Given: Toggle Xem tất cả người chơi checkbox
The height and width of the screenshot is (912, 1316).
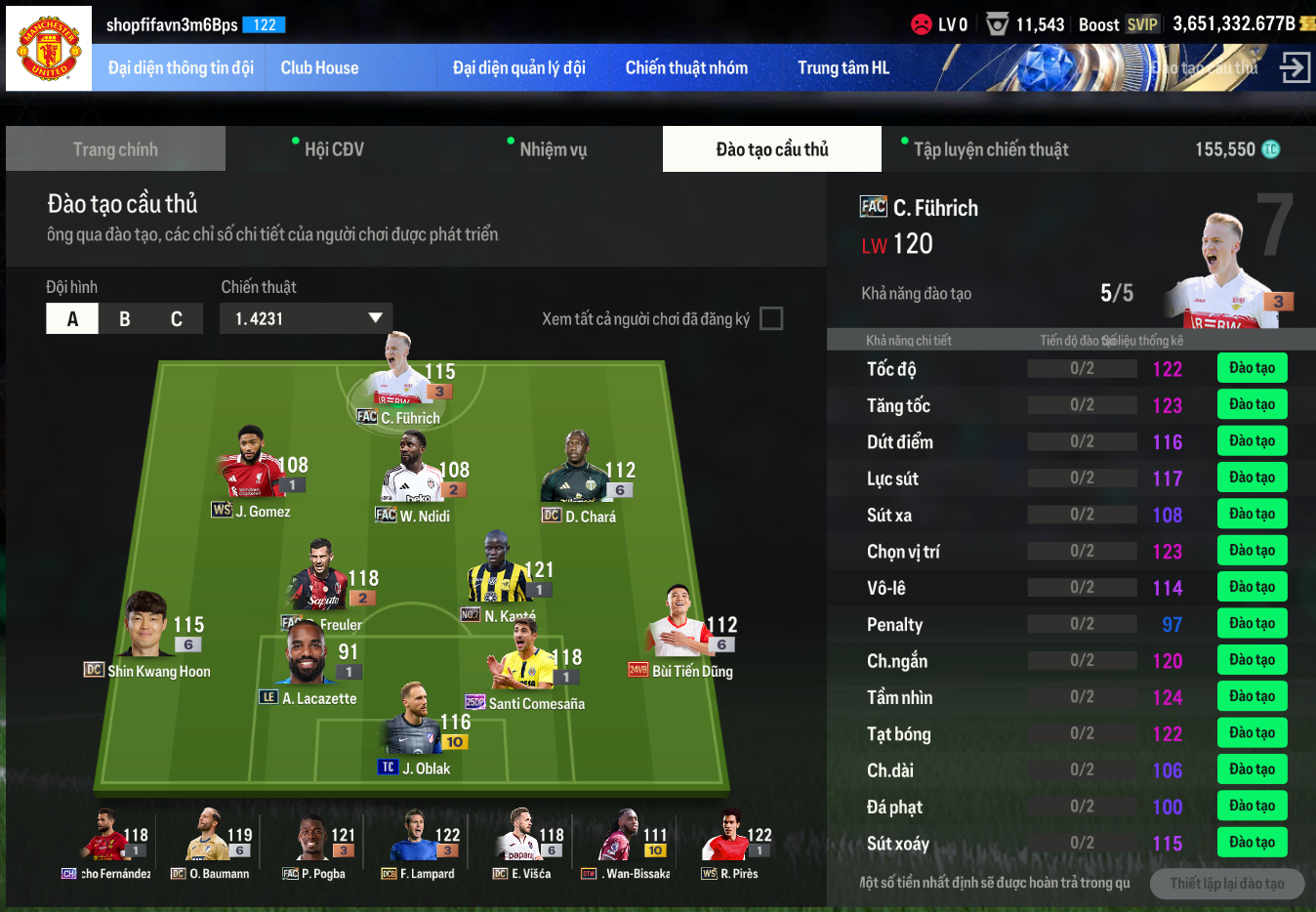Looking at the screenshot, I should pos(771,318).
